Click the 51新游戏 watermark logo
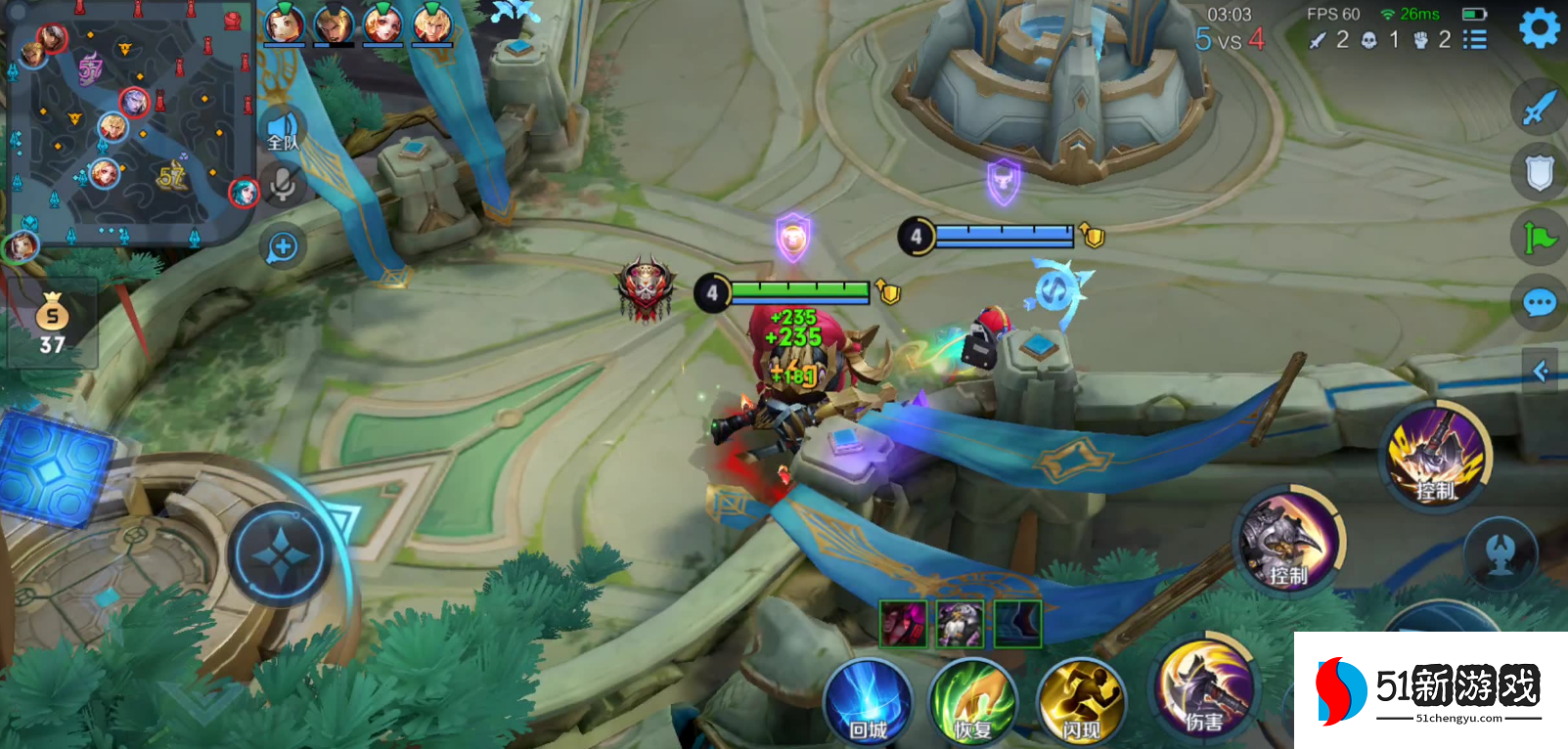This screenshot has height=749, width=1568. click(1430, 690)
